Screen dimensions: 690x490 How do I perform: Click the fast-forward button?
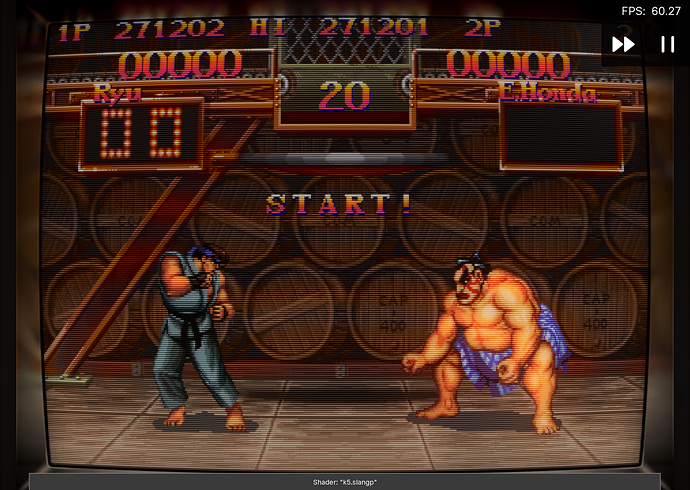[x=623, y=44]
